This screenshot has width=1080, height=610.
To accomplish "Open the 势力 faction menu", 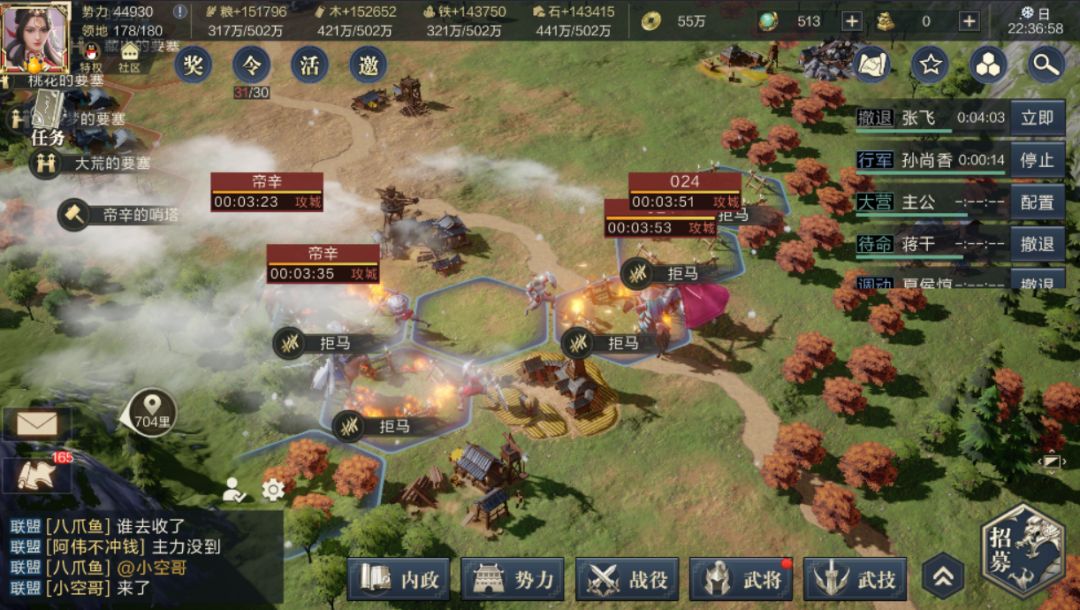I will 513,579.
